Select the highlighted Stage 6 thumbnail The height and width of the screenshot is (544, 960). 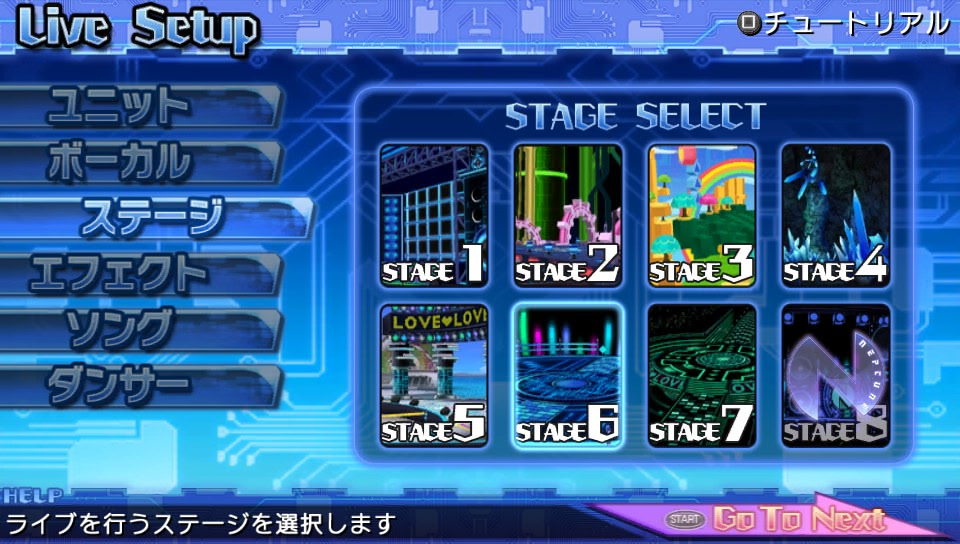(568, 375)
